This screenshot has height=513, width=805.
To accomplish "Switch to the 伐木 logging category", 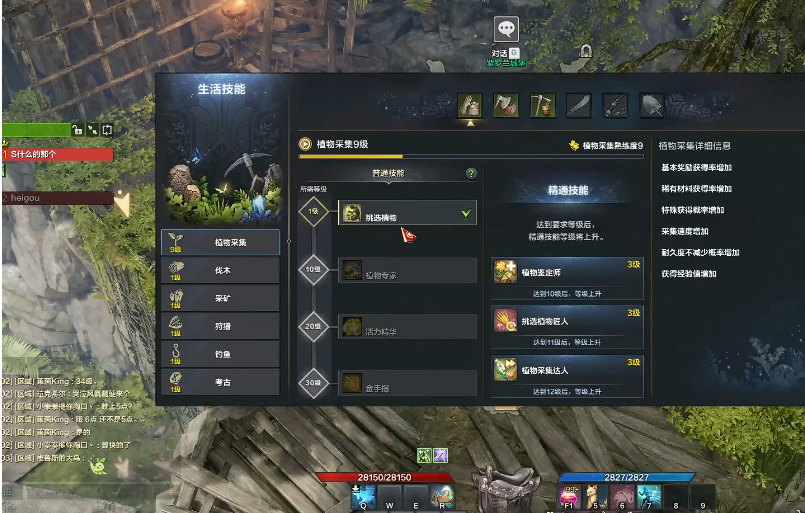I will (x=220, y=270).
